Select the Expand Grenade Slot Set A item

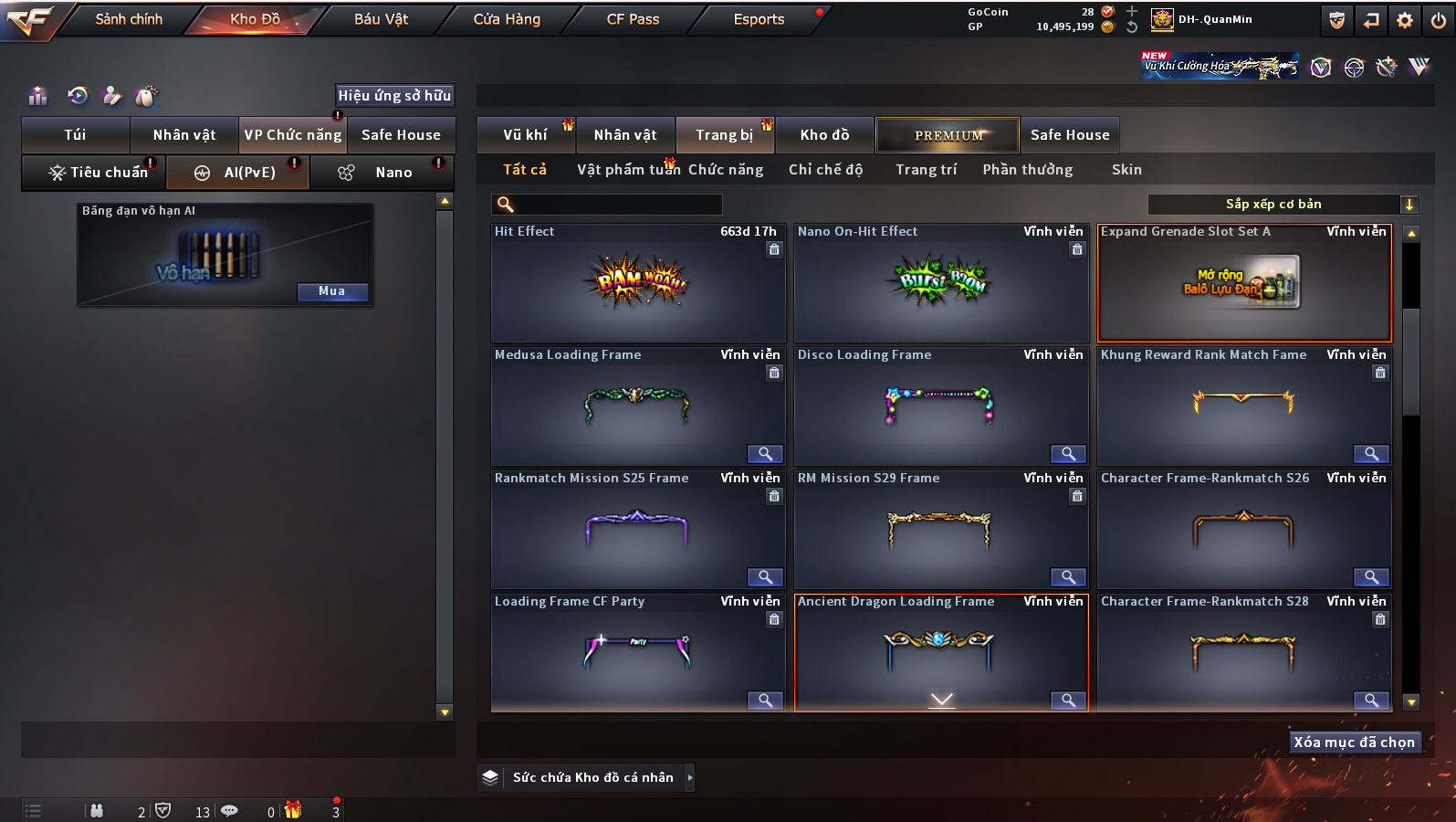coord(1243,283)
